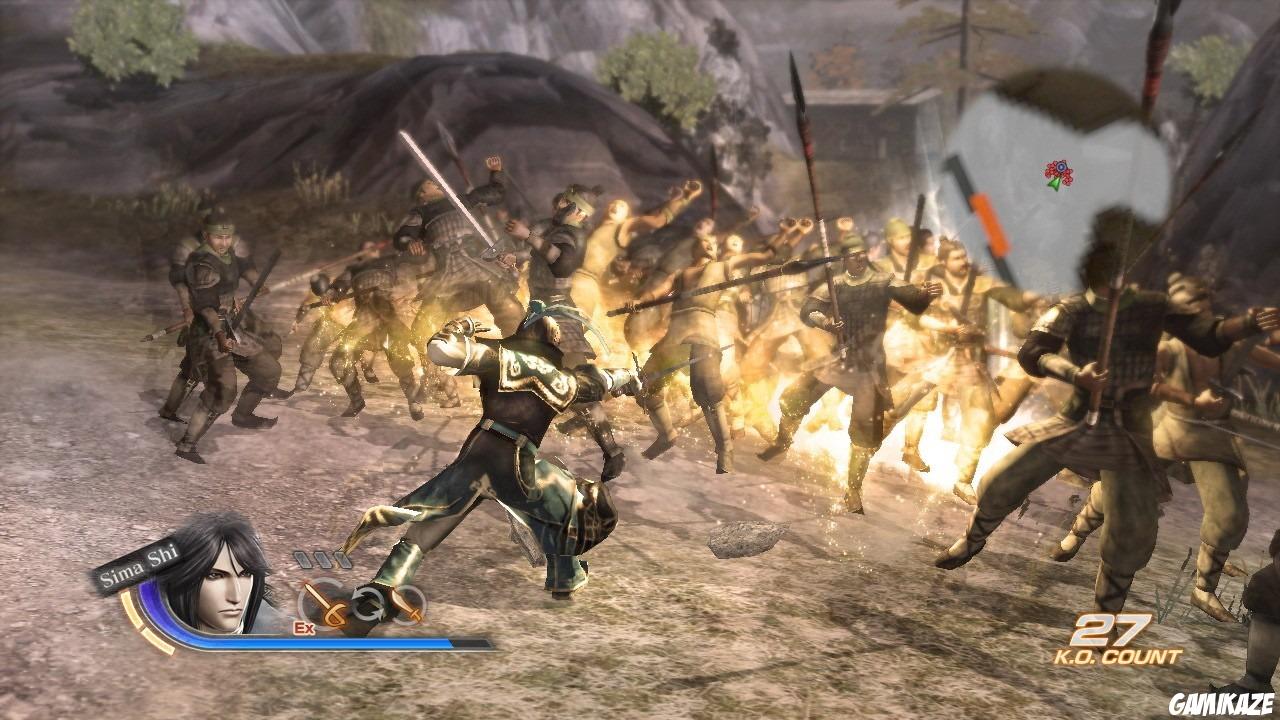Image resolution: width=1280 pixels, height=720 pixels.
Task: Click the second Musou bar segment icon
Action: pos(322,560)
